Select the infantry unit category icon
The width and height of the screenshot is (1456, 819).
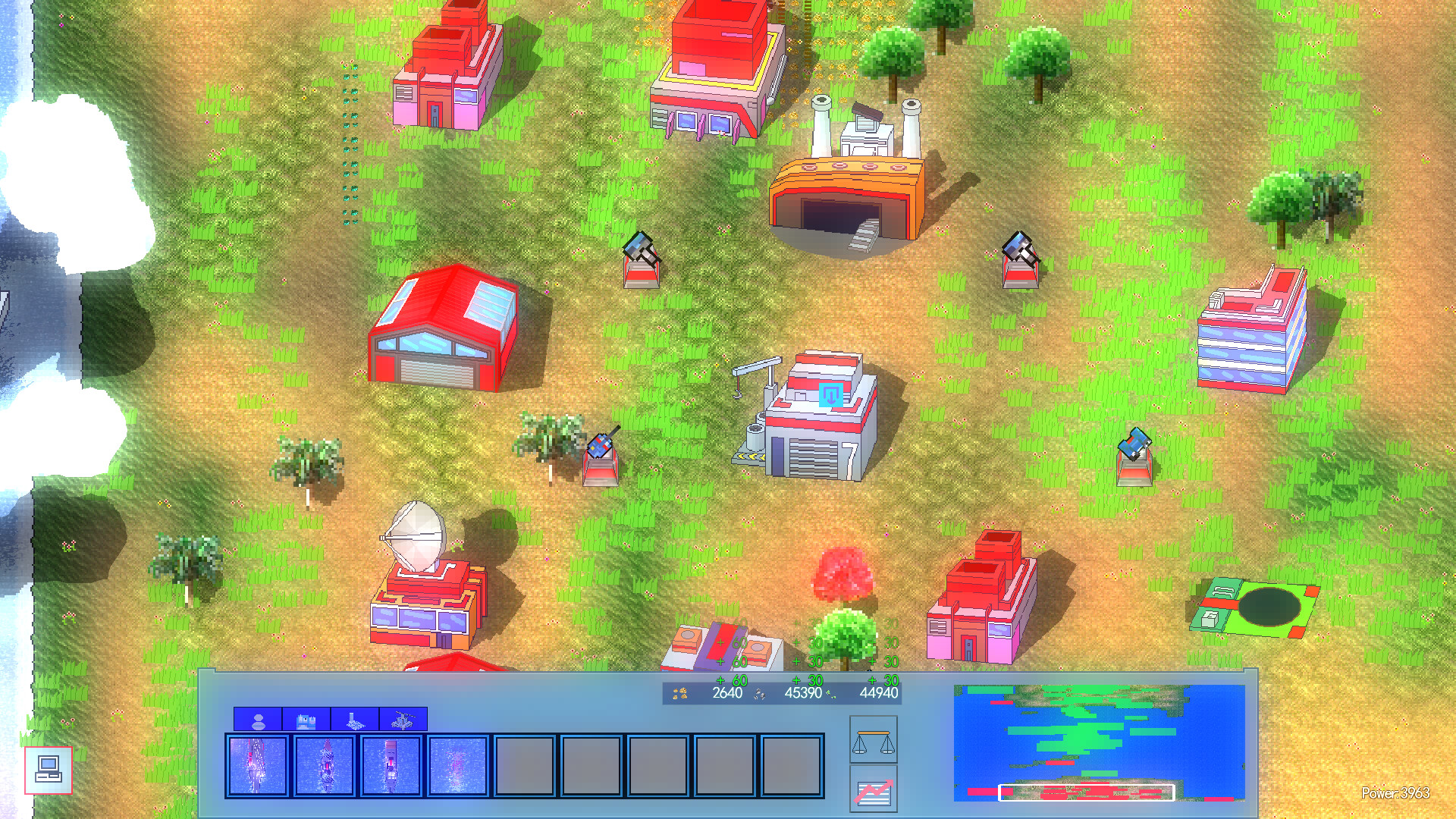point(258,719)
